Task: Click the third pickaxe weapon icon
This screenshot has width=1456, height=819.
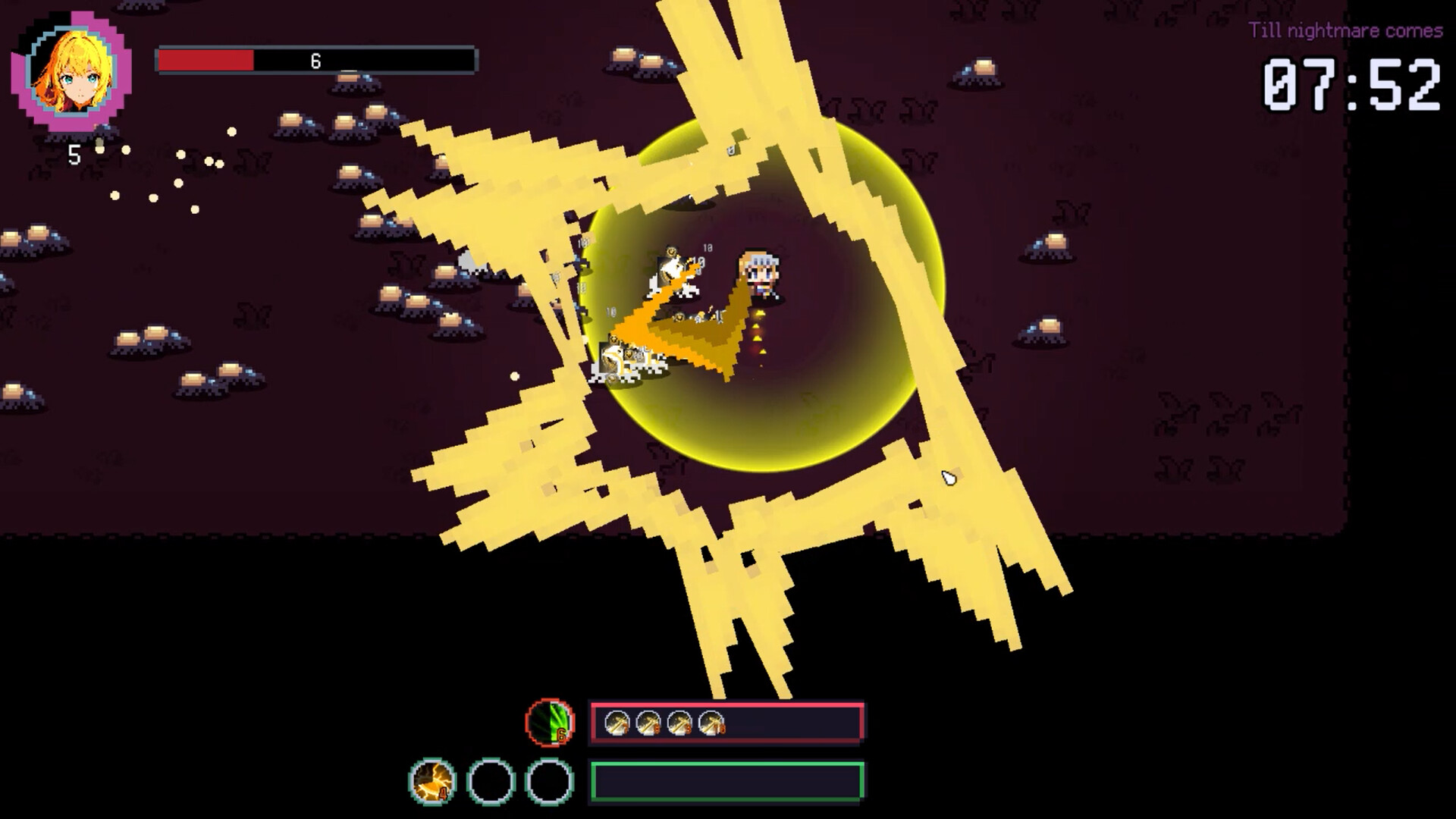Action: (x=680, y=722)
